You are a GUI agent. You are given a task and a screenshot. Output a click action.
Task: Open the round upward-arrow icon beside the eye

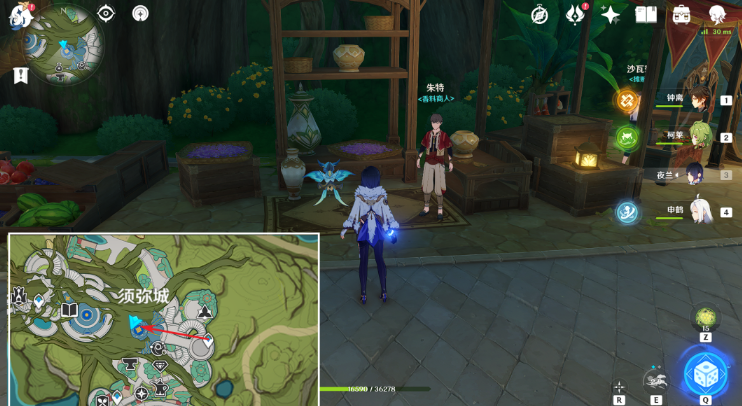tap(140, 14)
